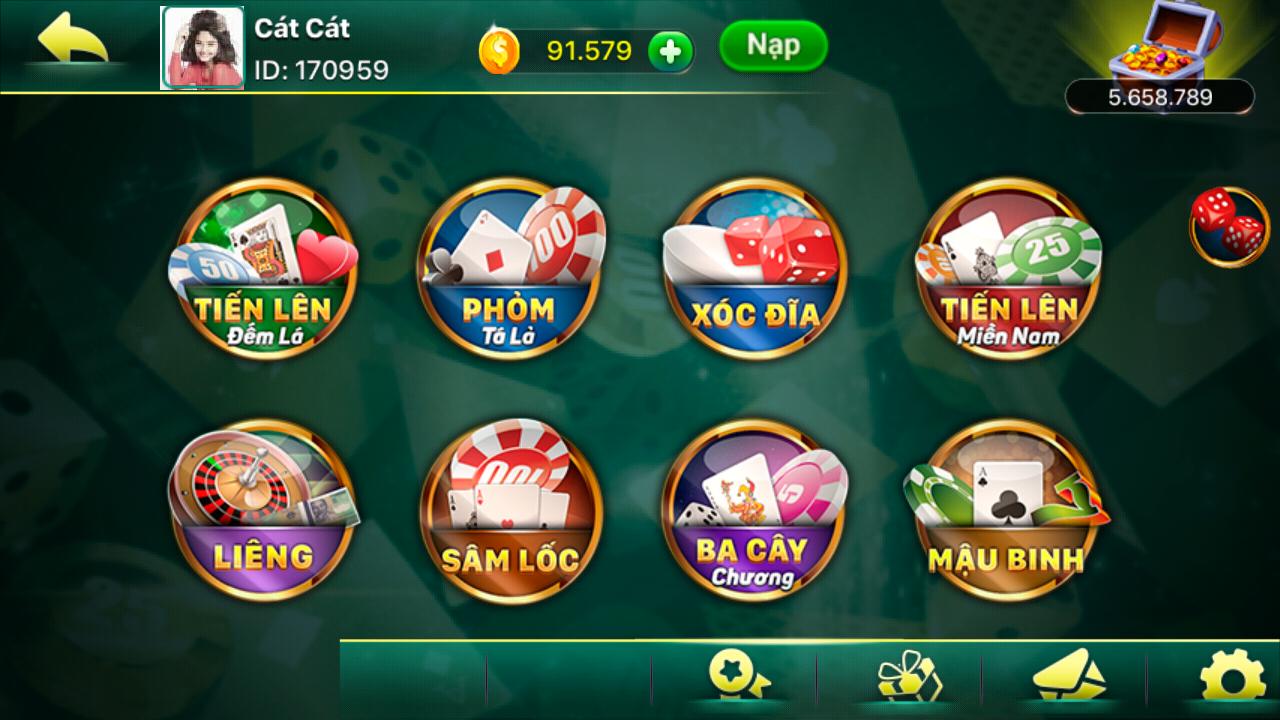Image resolution: width=1280 pixels, height=720 pixels.
Task: Play the Xóc Đĩa dice game
Action: click(755, 268)
